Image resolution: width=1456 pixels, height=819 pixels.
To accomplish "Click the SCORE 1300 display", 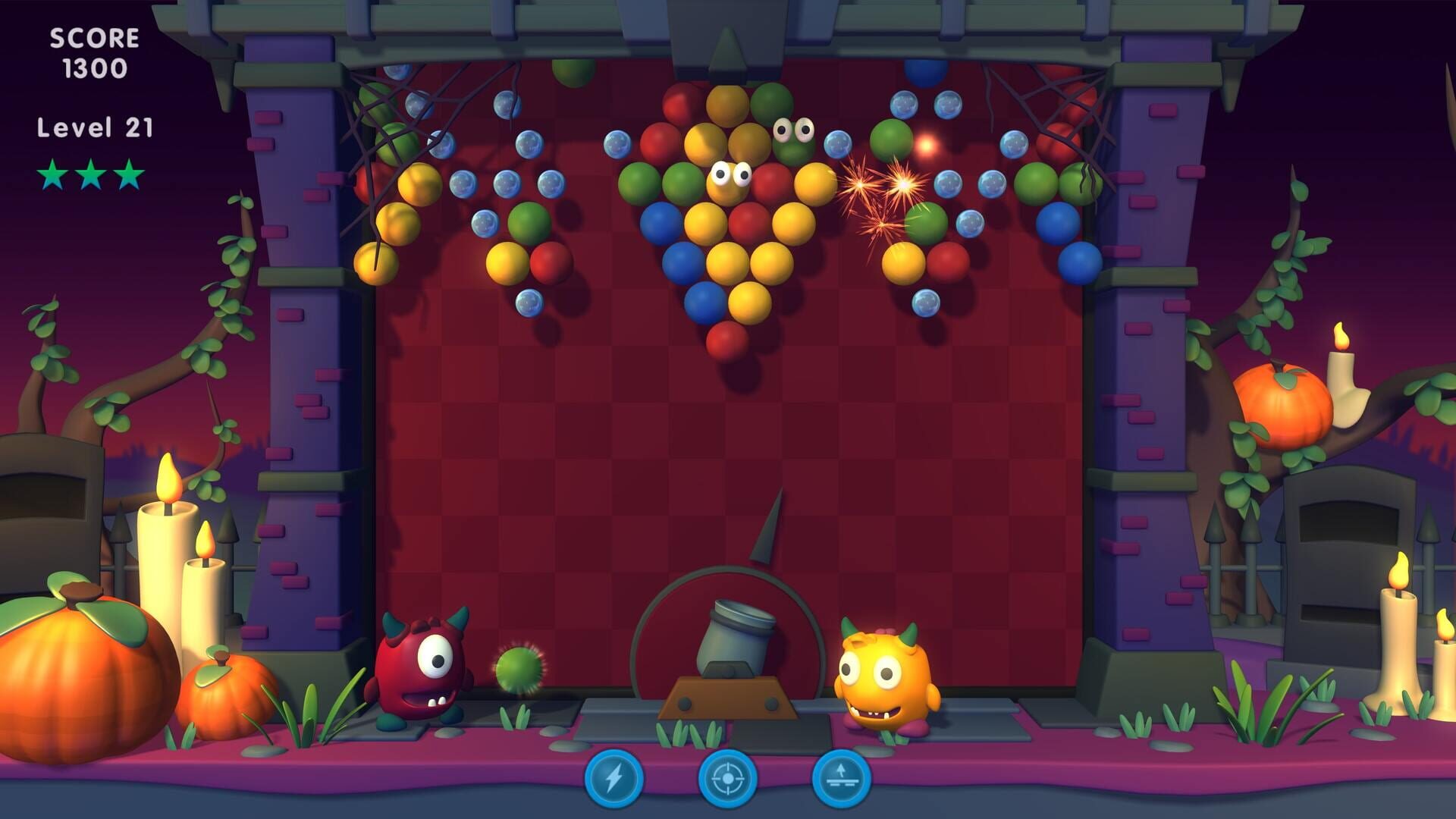I will pyautogui.click(x=93, y=53).
